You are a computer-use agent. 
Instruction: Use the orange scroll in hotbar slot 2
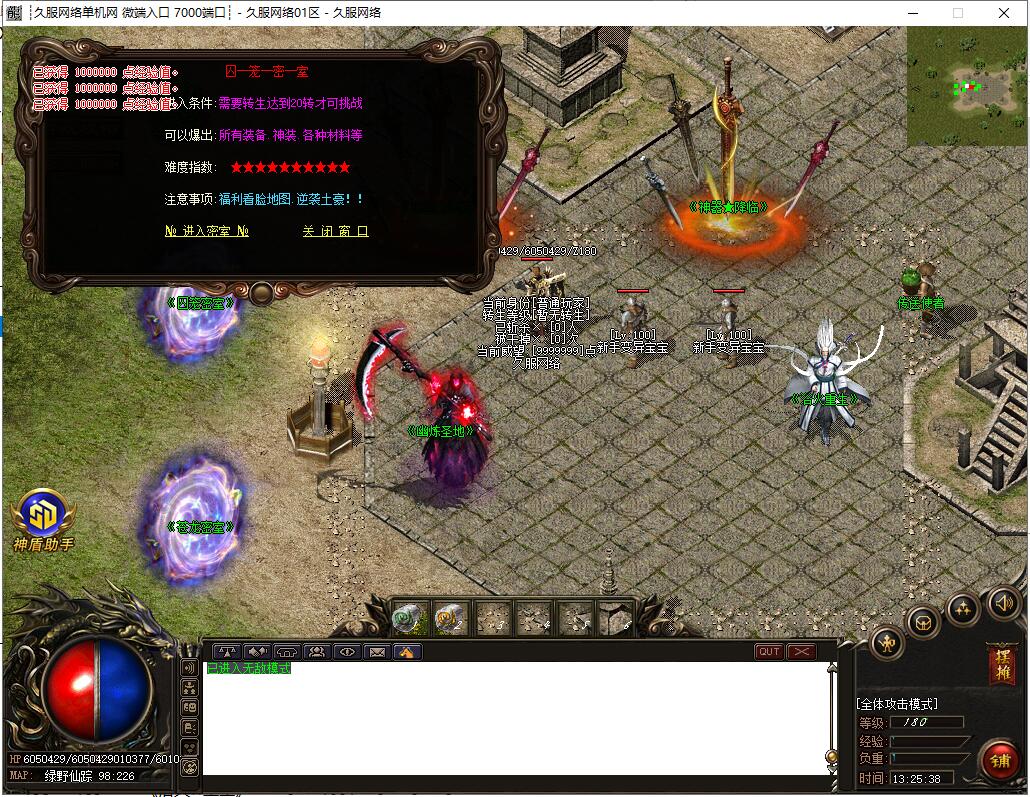[451, 619]
